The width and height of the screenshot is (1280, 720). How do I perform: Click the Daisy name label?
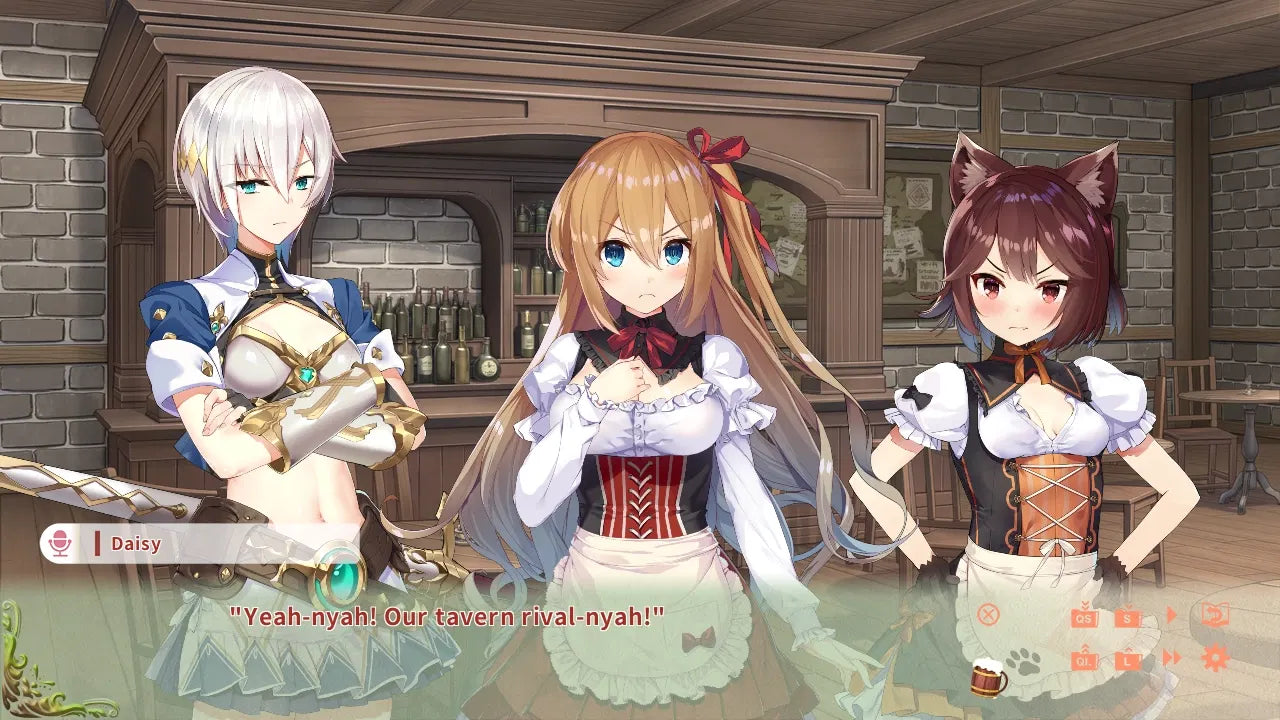tap(135, 541)
